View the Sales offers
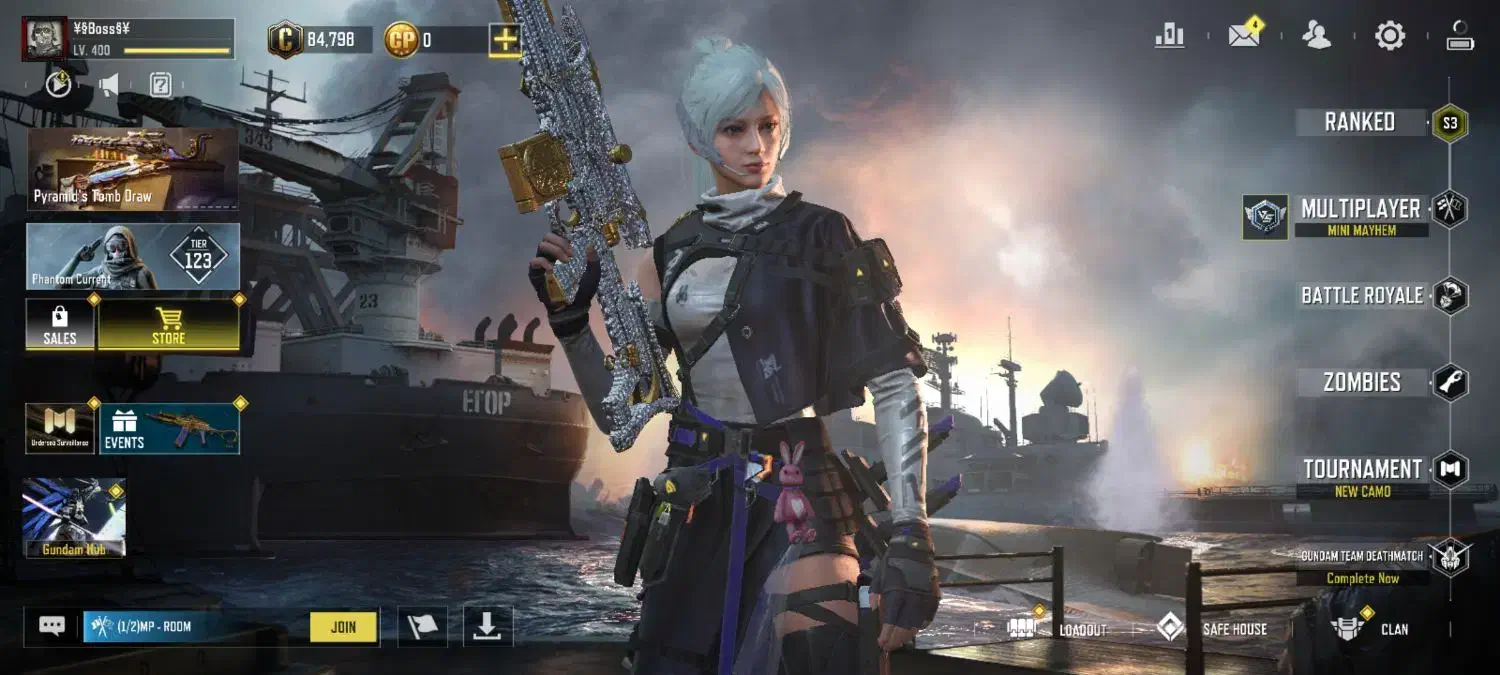 coord(60,326)
